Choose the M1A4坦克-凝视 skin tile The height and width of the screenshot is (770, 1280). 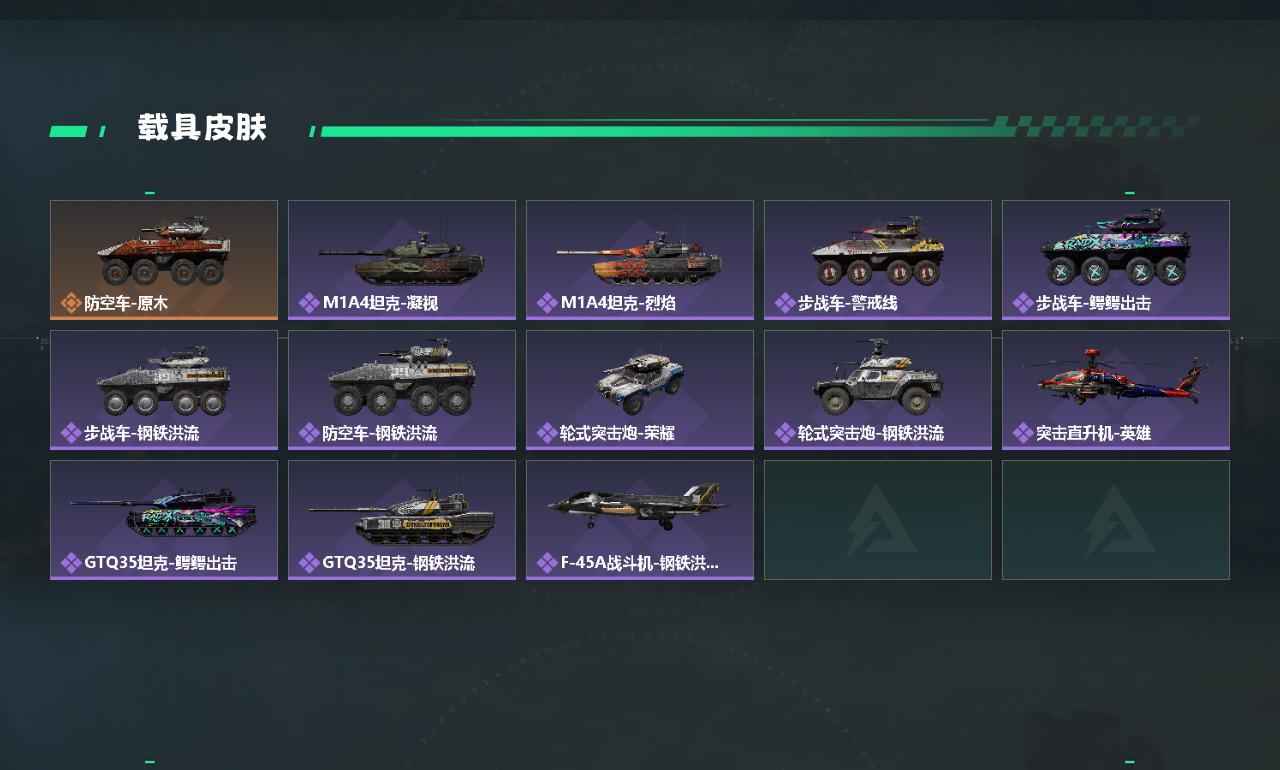point(402,260)
